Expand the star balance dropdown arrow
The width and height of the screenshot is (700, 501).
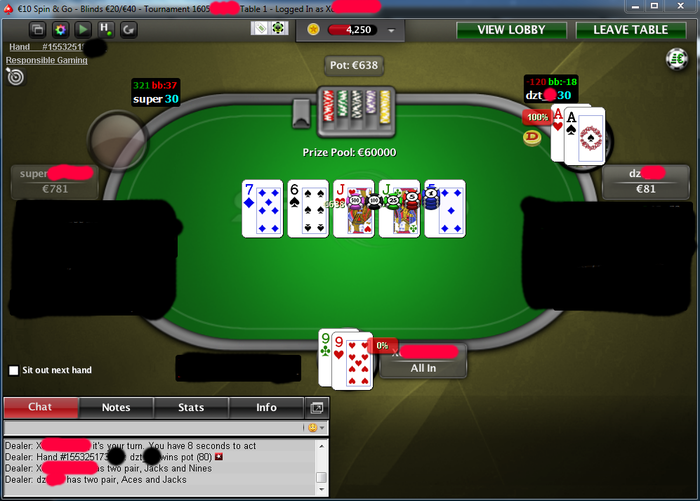point(390,31)
